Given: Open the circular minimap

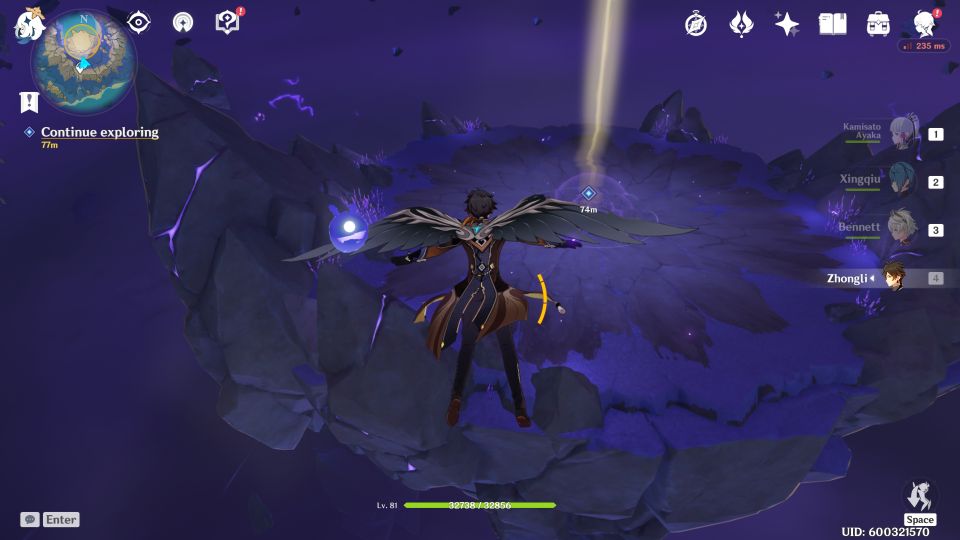Looking at the screenshot, I should [x=83, y=62].
